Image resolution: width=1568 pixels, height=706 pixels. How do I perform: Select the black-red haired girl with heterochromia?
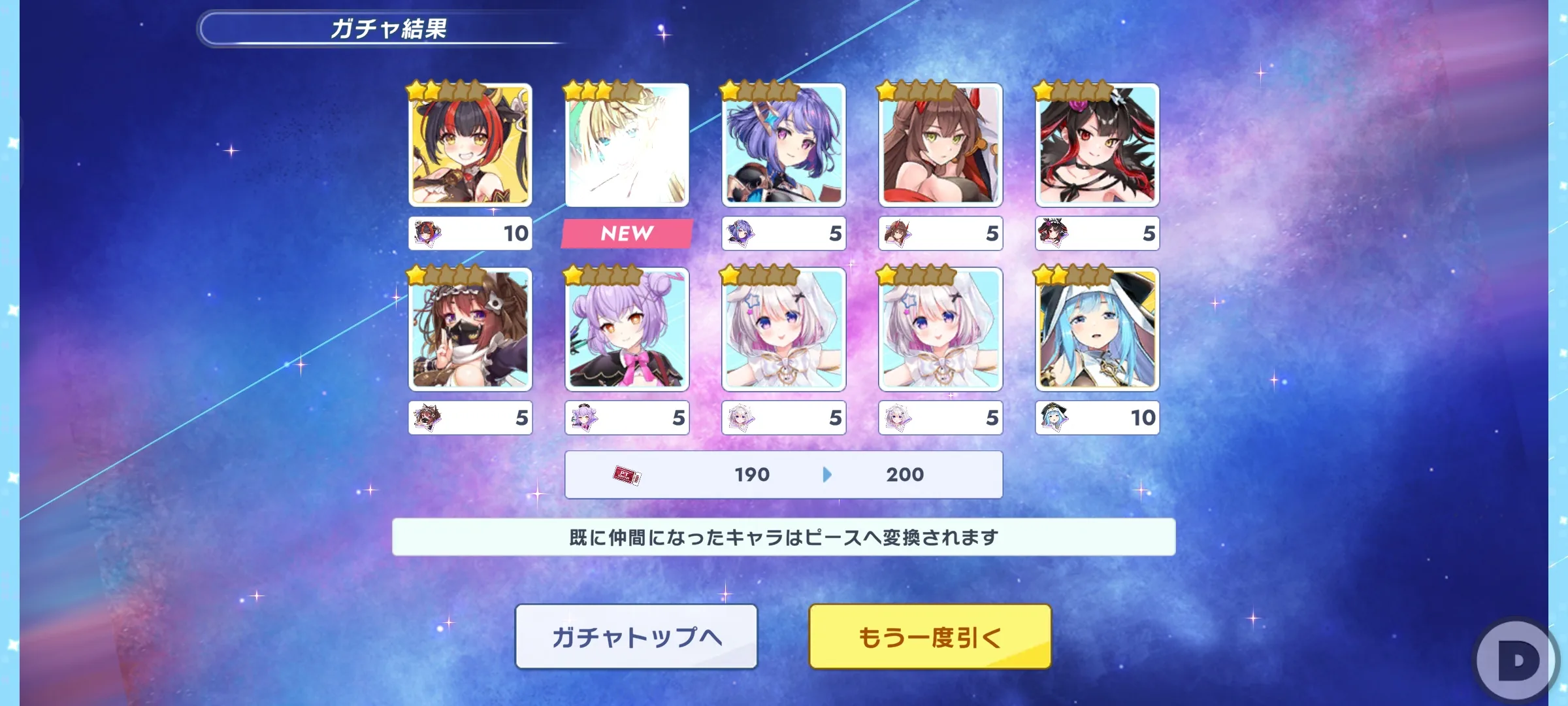click(x=1097, y=145)
